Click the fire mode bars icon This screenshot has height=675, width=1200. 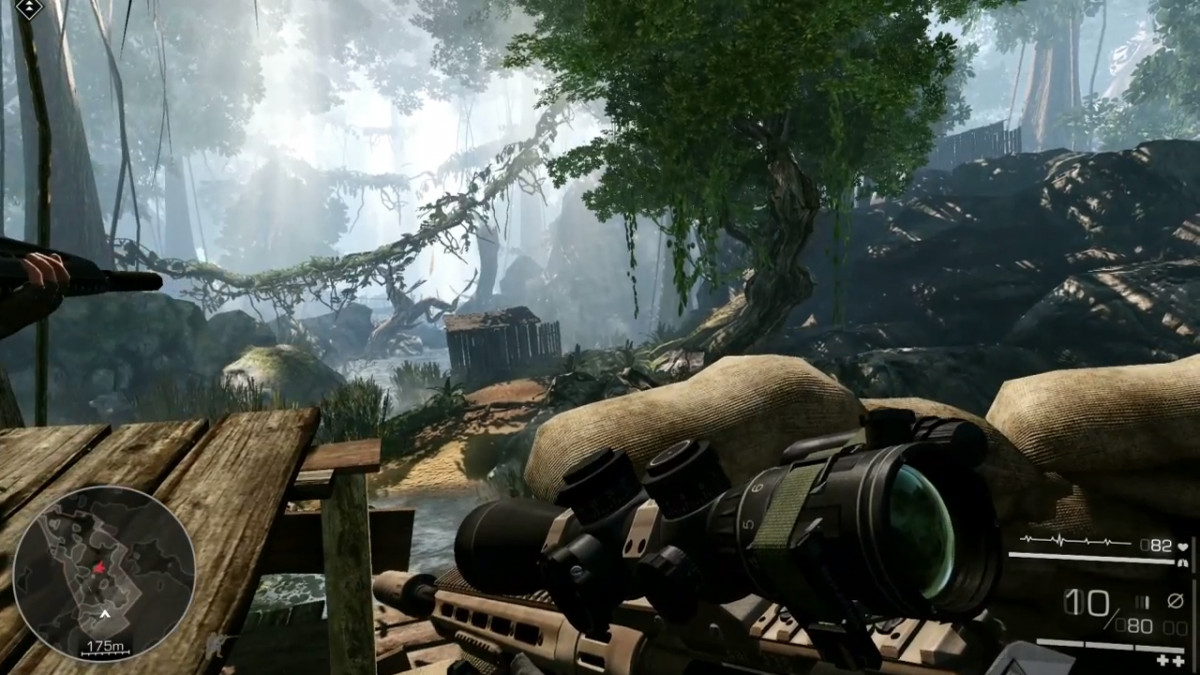tap(1142, 600)
